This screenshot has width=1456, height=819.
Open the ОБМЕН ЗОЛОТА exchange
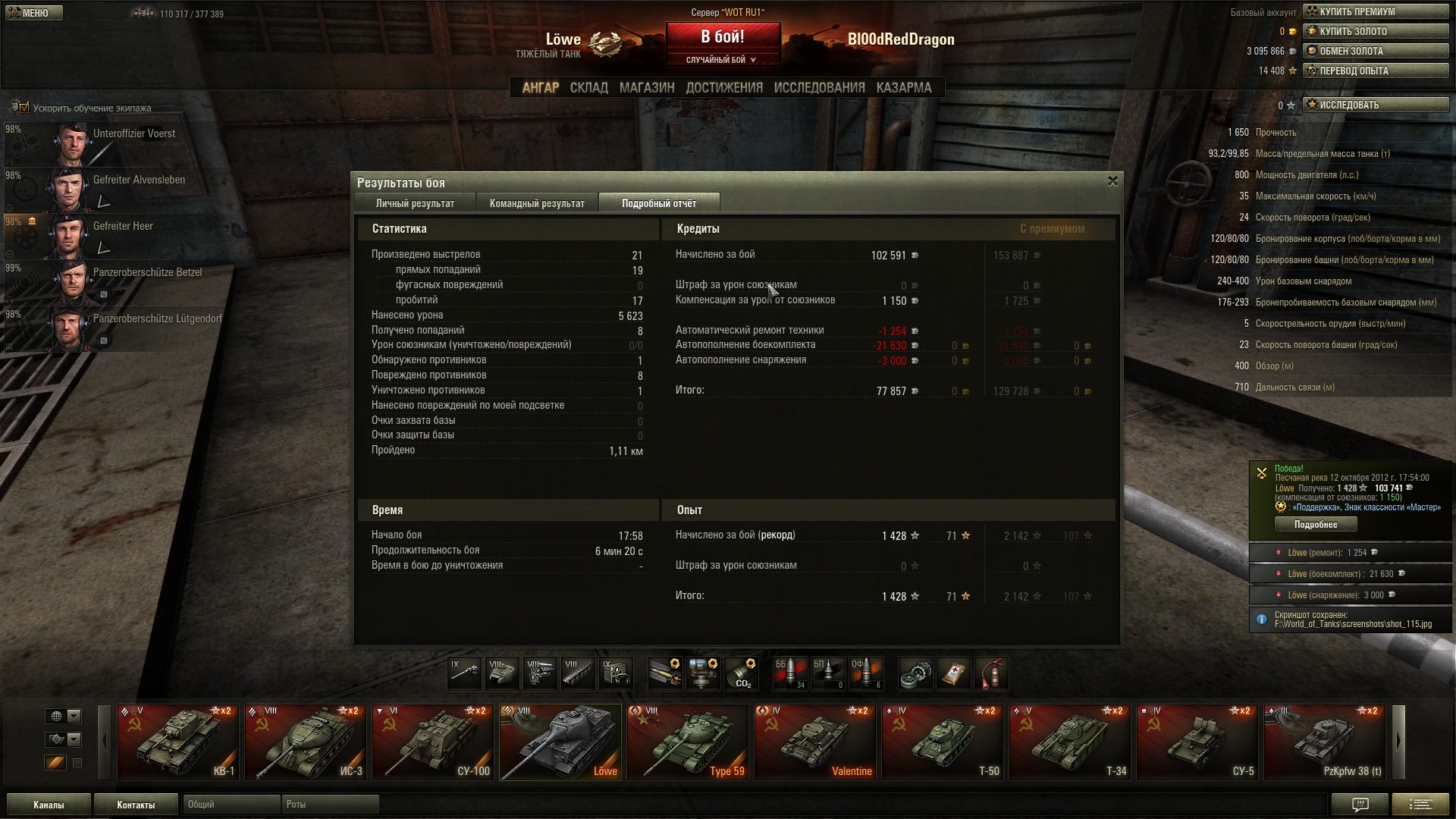[x=1375, y=51]
